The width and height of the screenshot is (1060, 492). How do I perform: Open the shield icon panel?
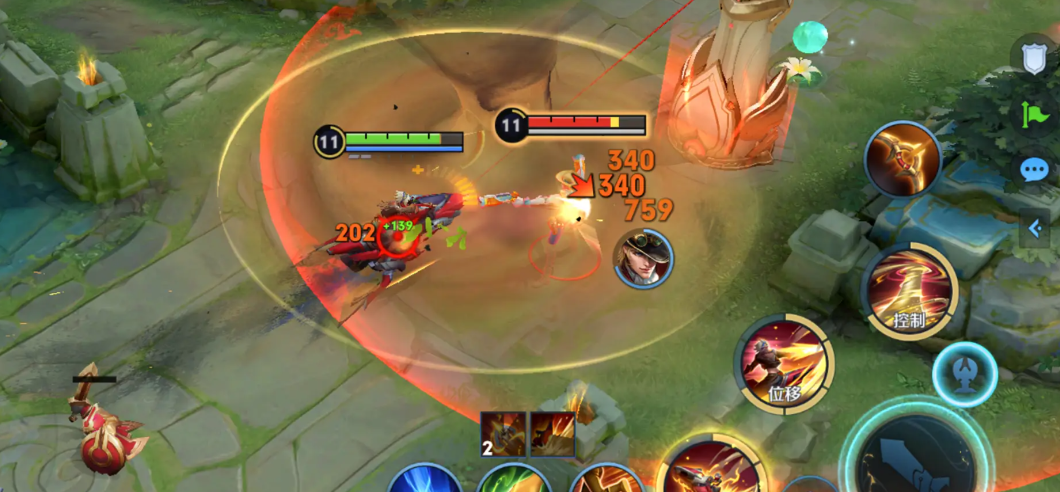1034,58
